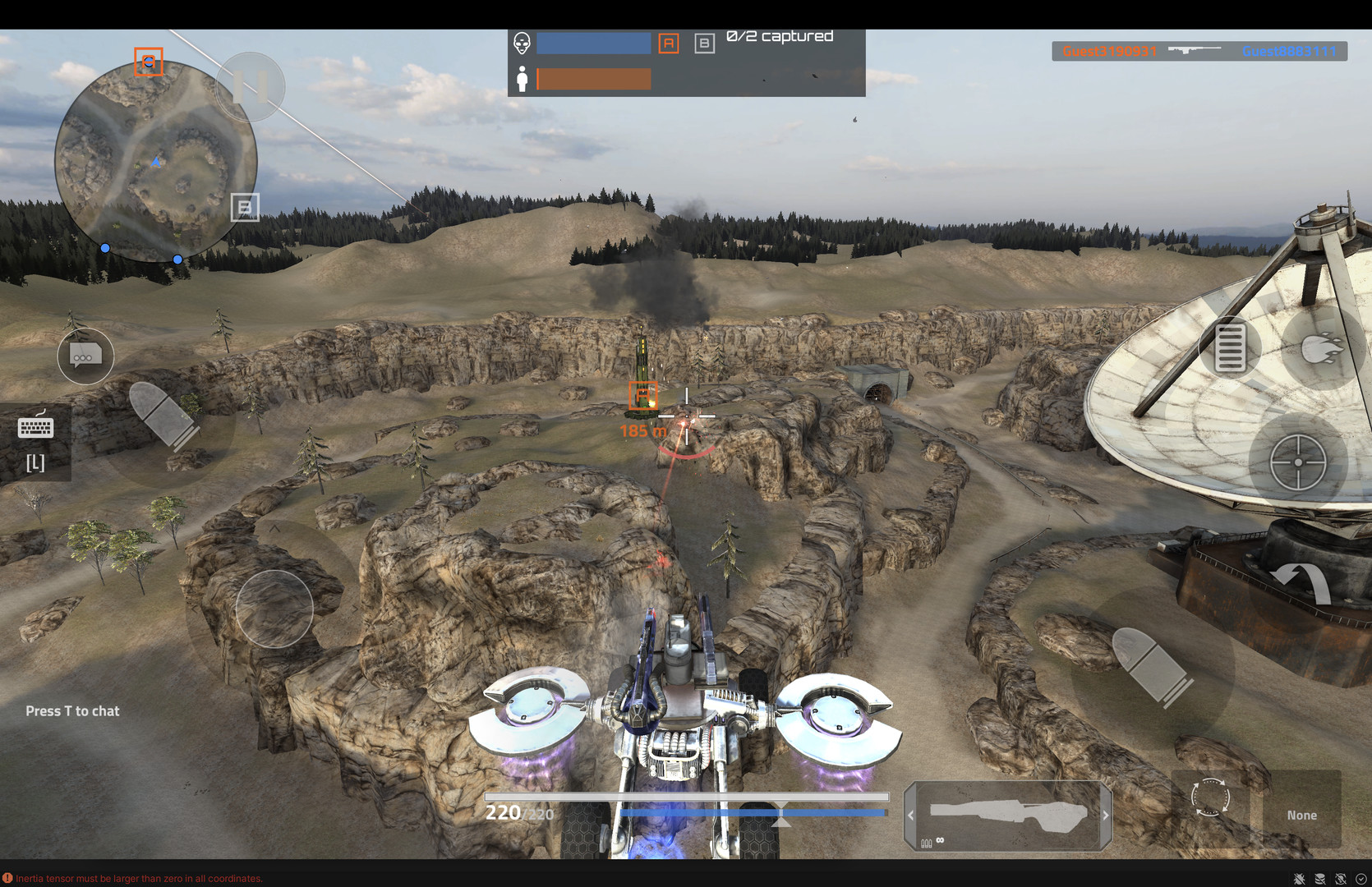Image resolution: width=1372 pixels, height=887 pixels.
Task: Select capture point A marker above the enemy
Action: (x=642, y=397)
